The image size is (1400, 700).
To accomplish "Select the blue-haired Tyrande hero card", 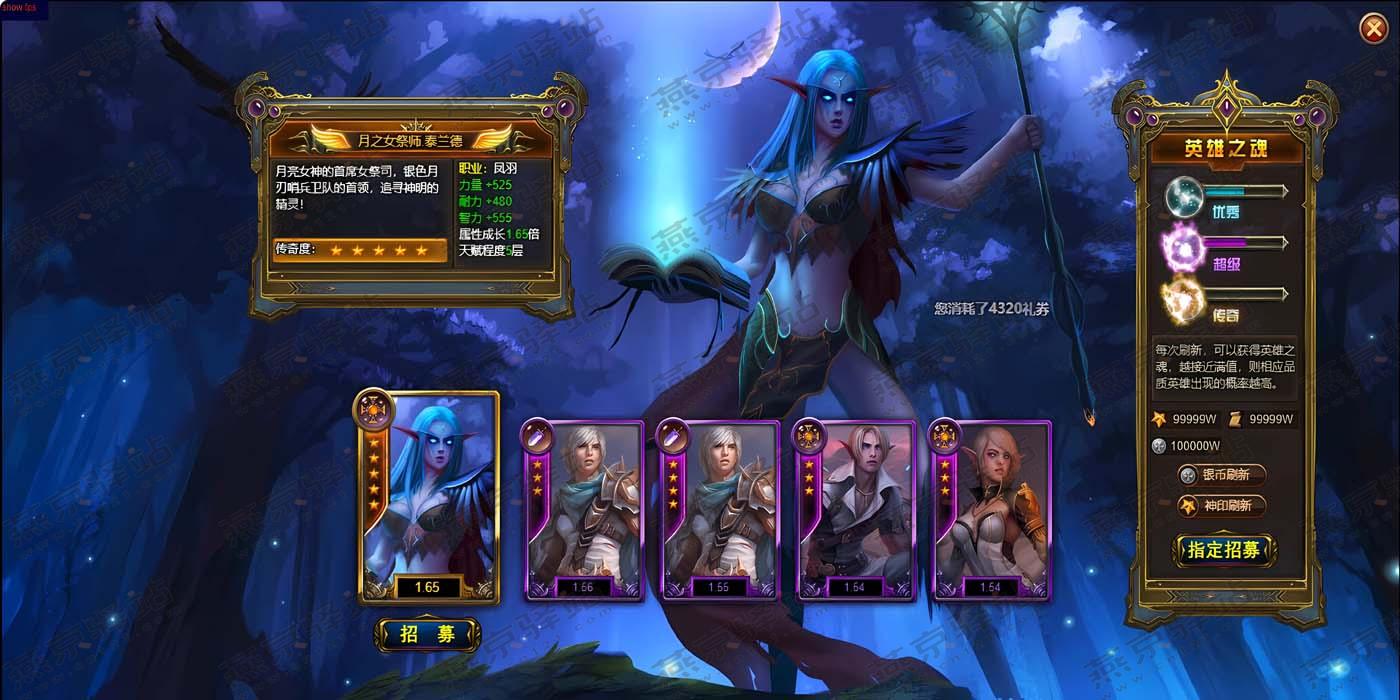I will 428,498.
